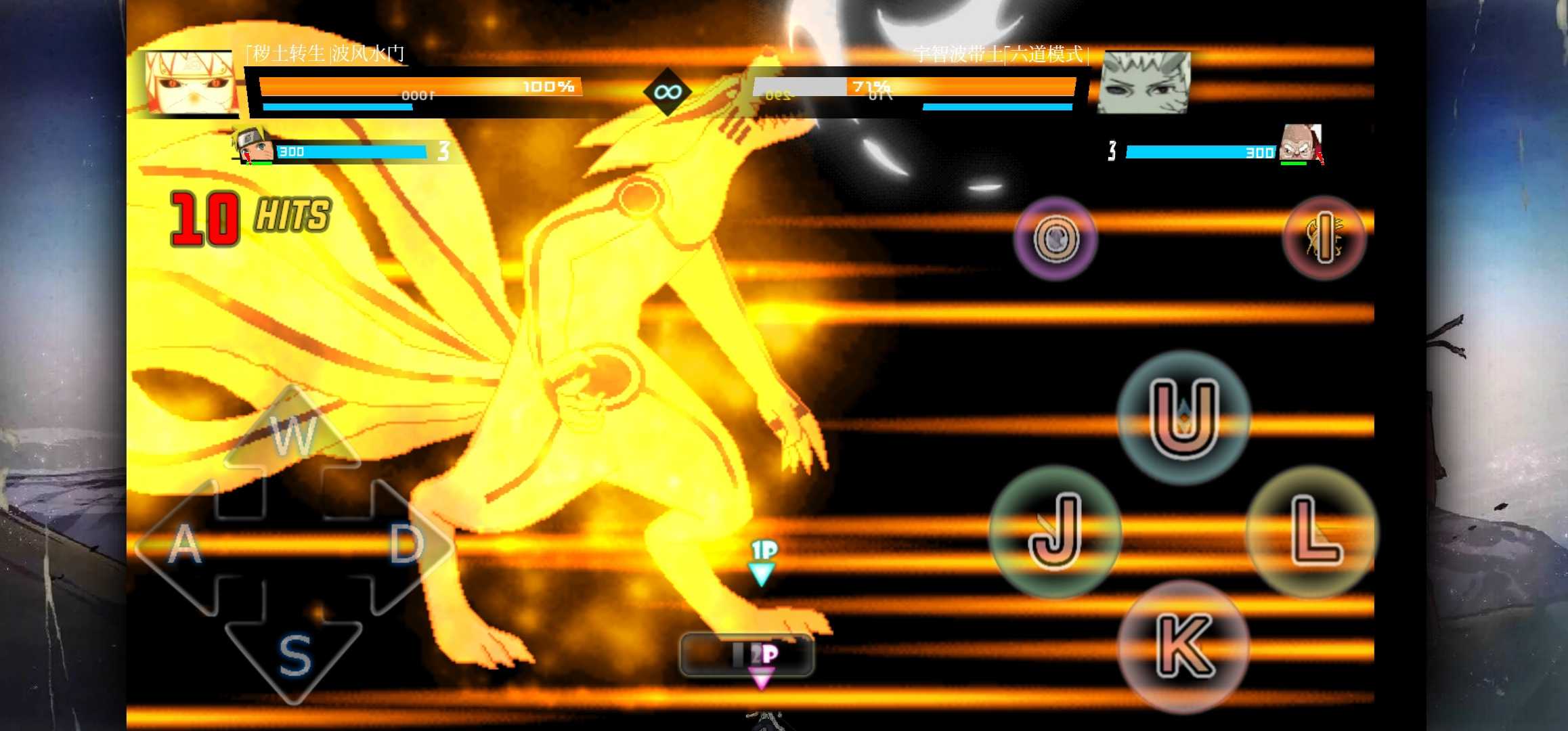Tap the K jump button
Viewport: 1568px width, 731px height.
[x=1183, y=646]
